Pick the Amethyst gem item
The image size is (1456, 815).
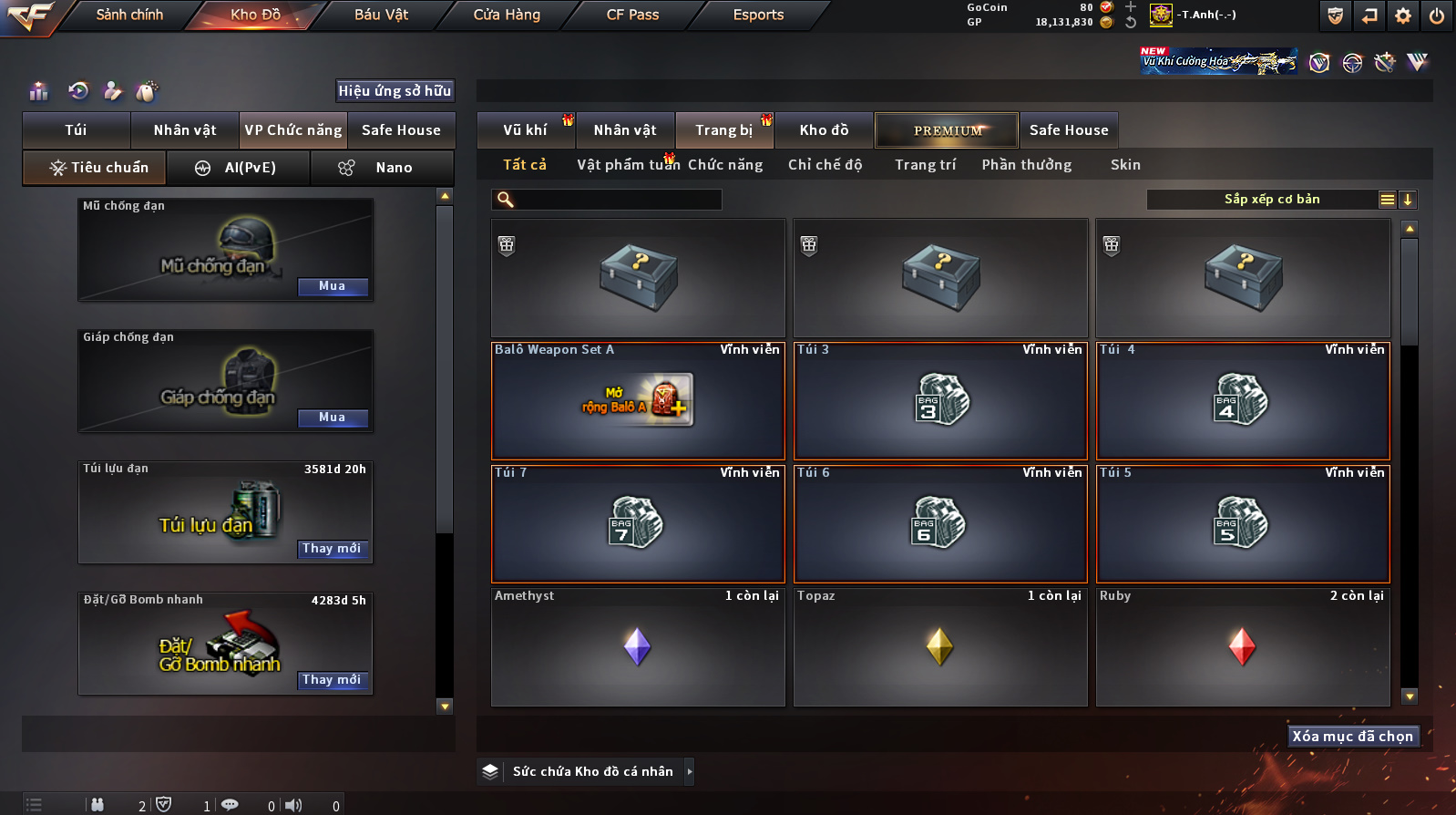coord(638,646)
